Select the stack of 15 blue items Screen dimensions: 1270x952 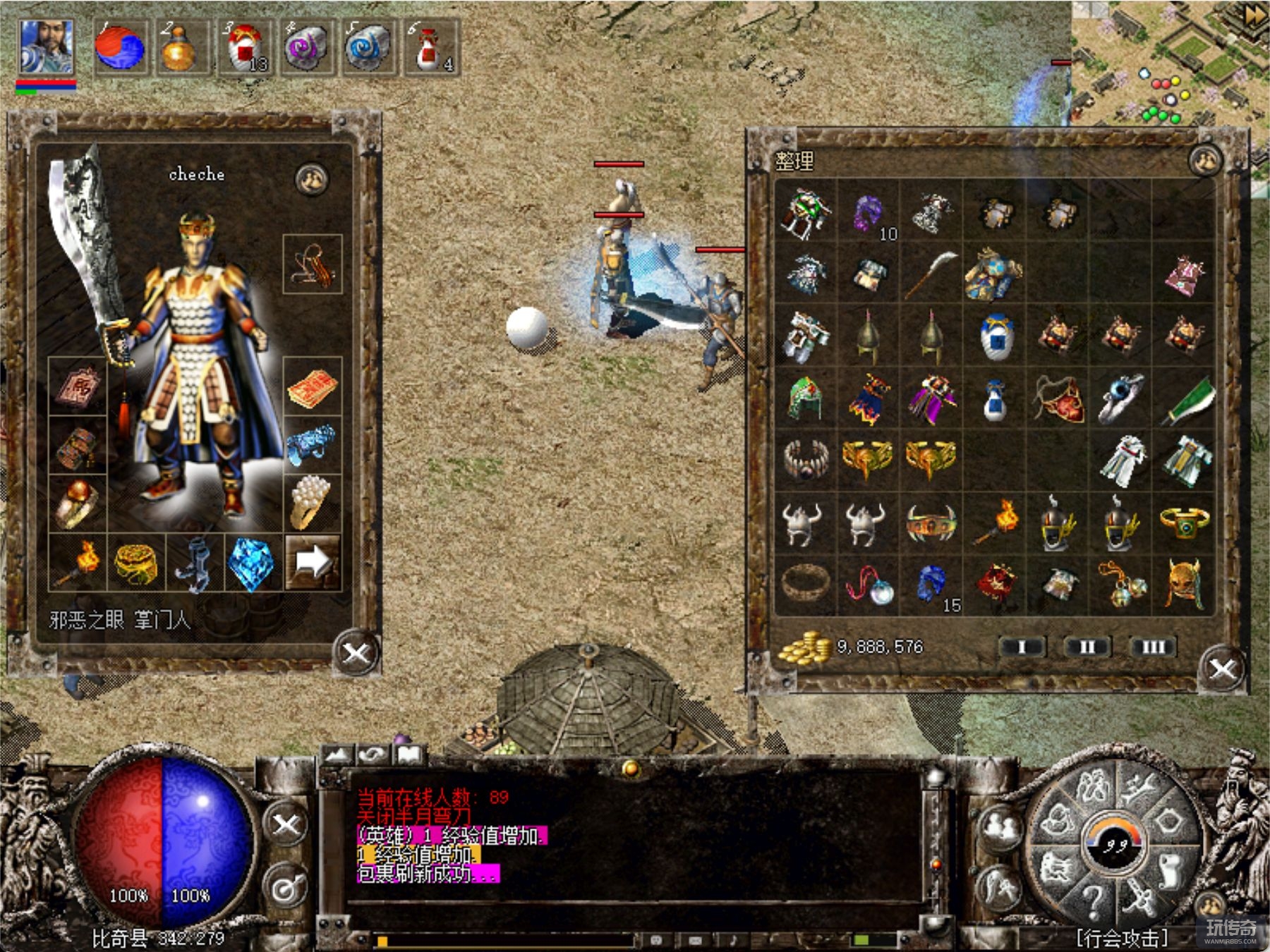pyautogui.click(x=933, y=587)
